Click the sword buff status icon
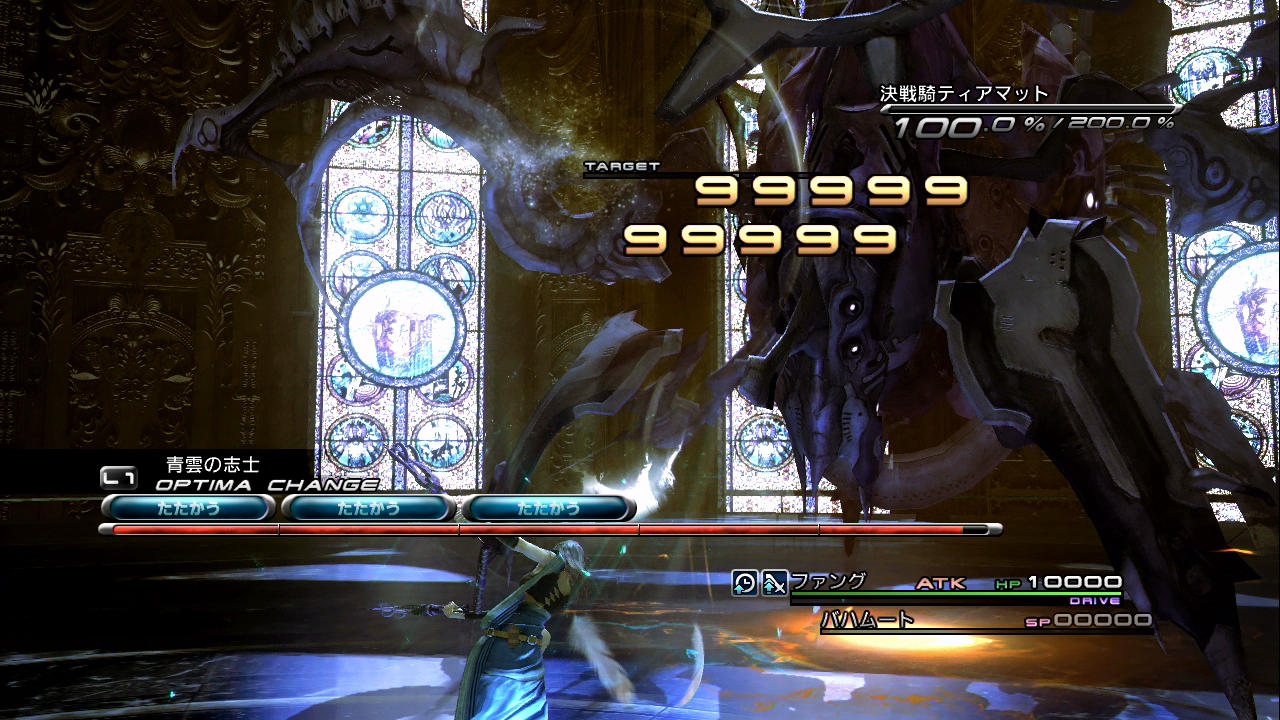The height and width of the screenshot is (720, 1280). tap(774, 582)
